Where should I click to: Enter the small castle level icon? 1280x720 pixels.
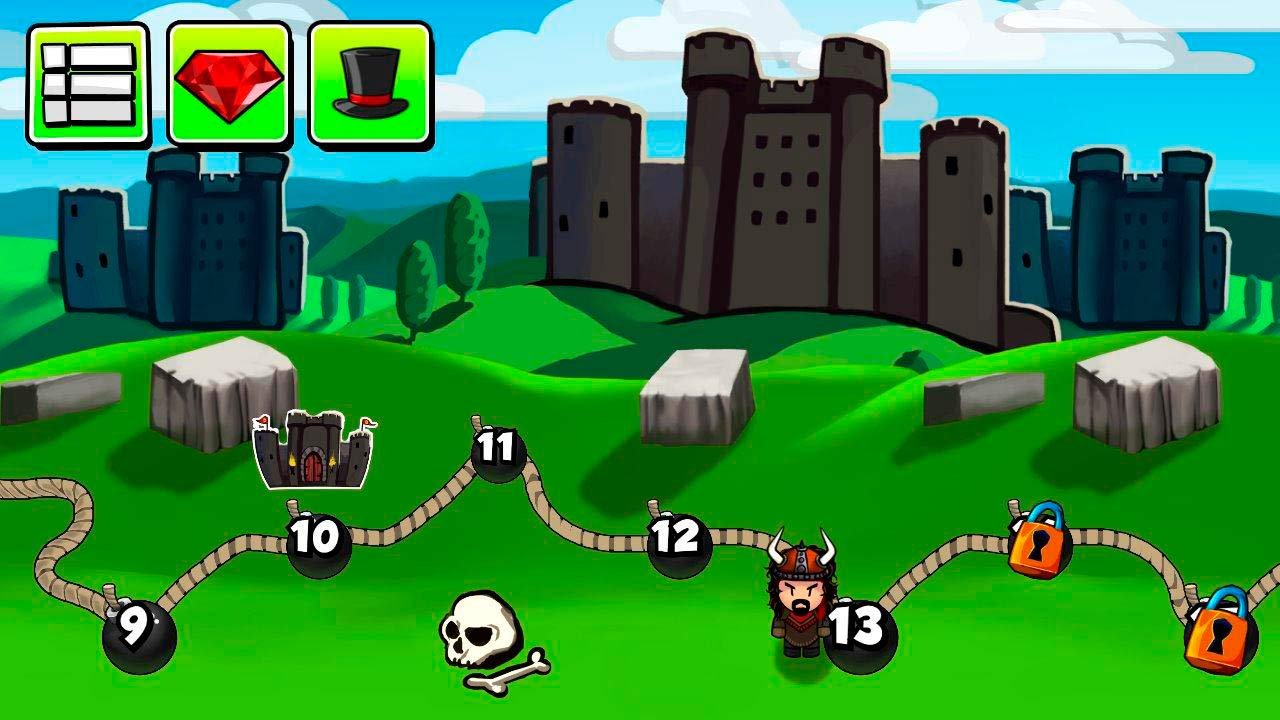pos(314,450)
